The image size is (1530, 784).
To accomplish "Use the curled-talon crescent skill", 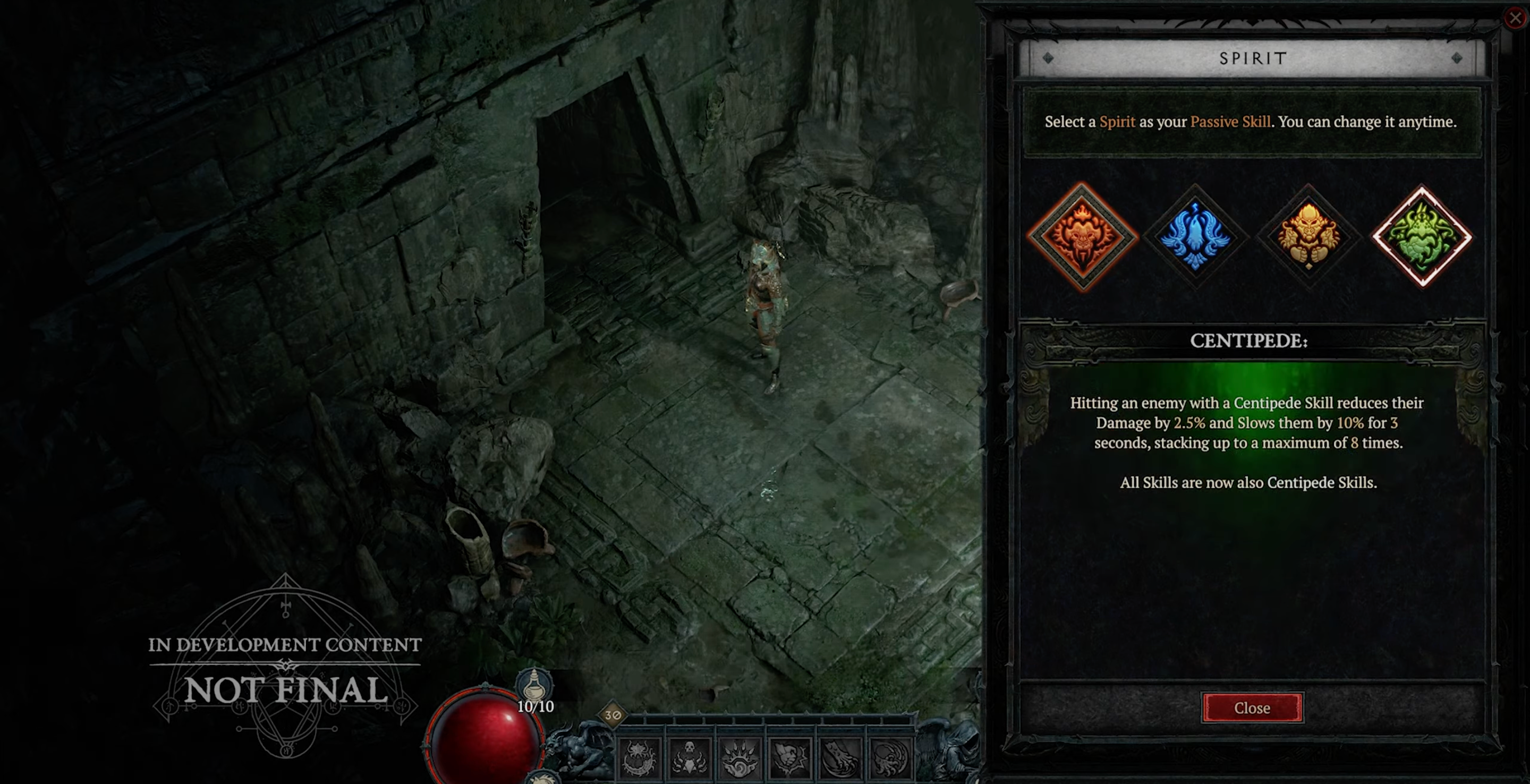I will coord(890,759).
